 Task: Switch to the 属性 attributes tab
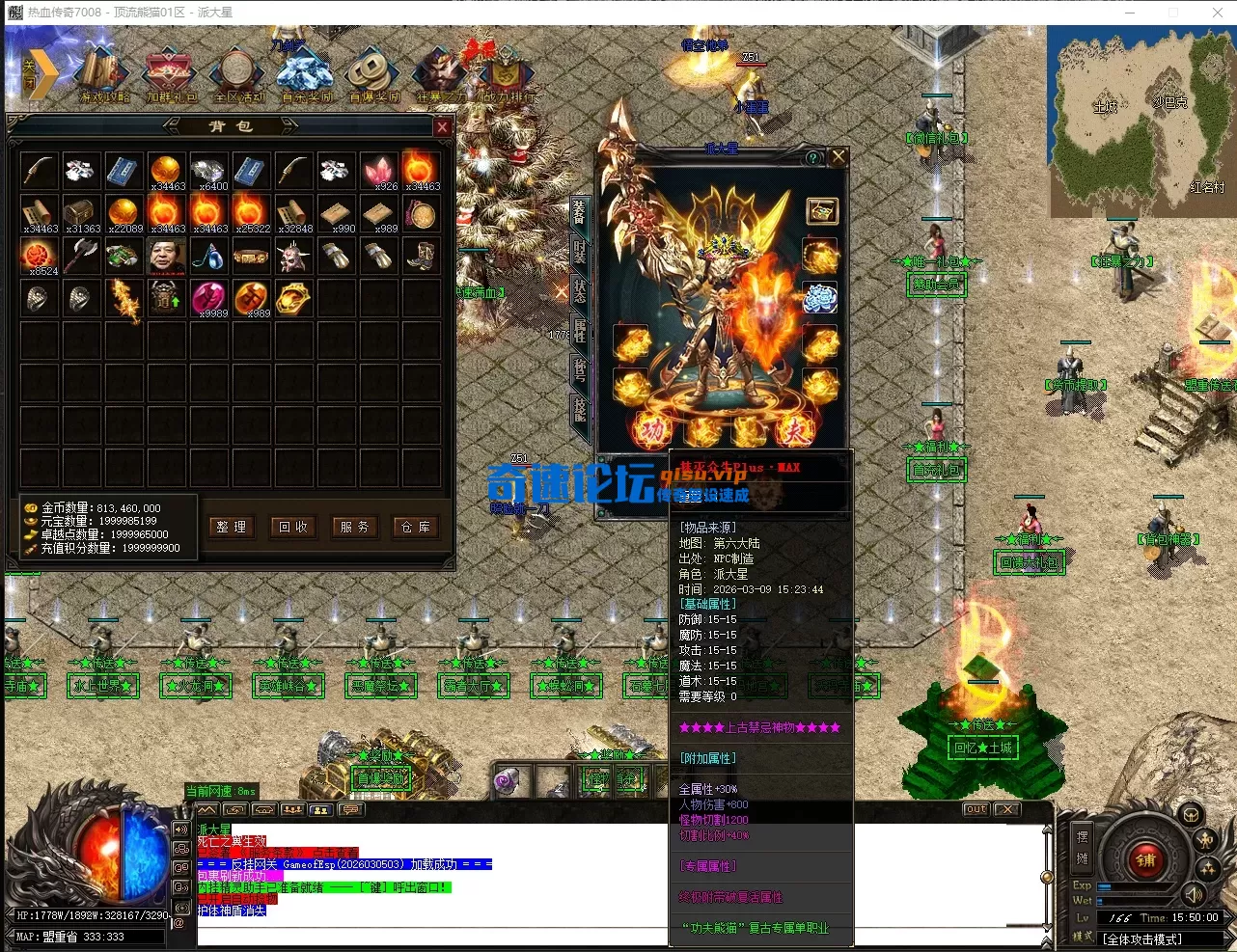click(580, 331)
